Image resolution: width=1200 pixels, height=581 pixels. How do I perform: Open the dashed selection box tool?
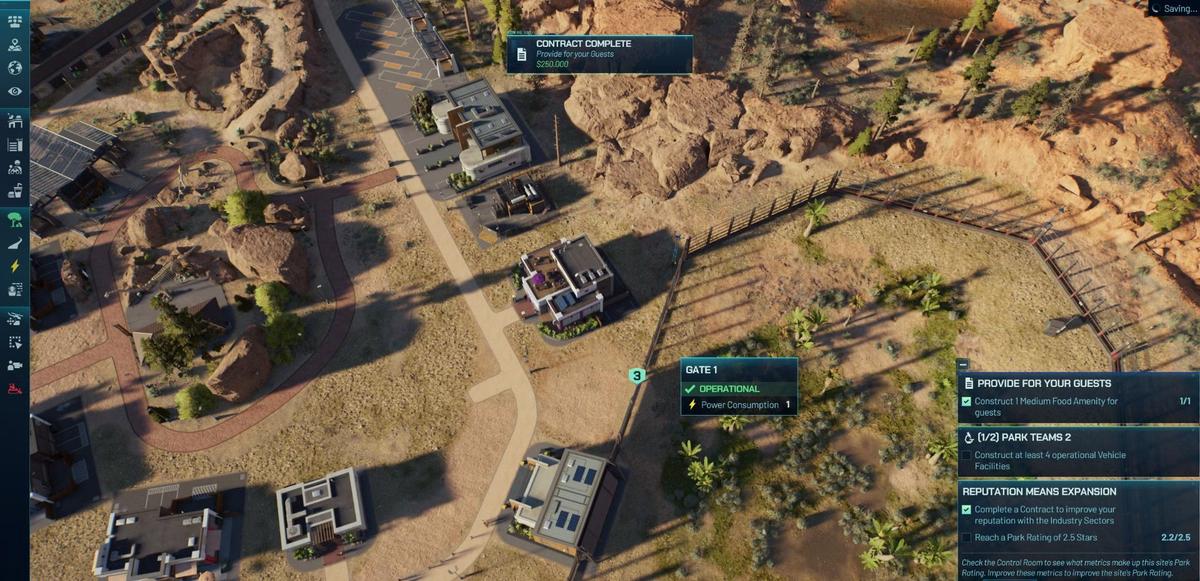pyautogui.click(x=15, y=342)
